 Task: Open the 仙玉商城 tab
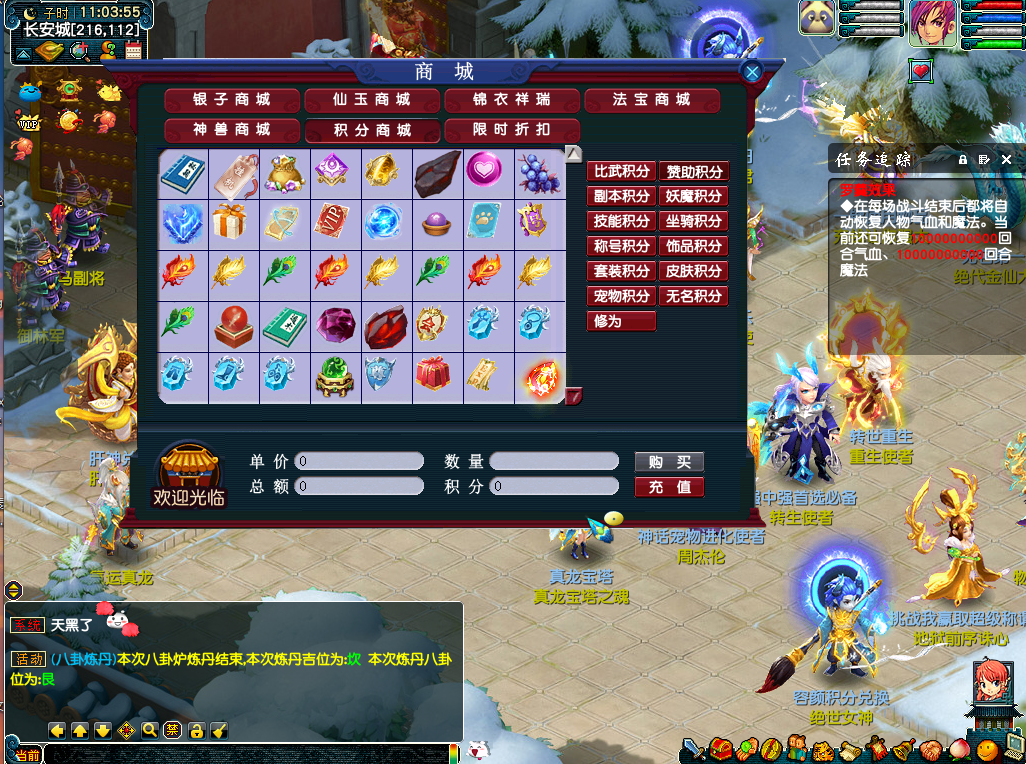pyautogui.click(x=372, y=100)
